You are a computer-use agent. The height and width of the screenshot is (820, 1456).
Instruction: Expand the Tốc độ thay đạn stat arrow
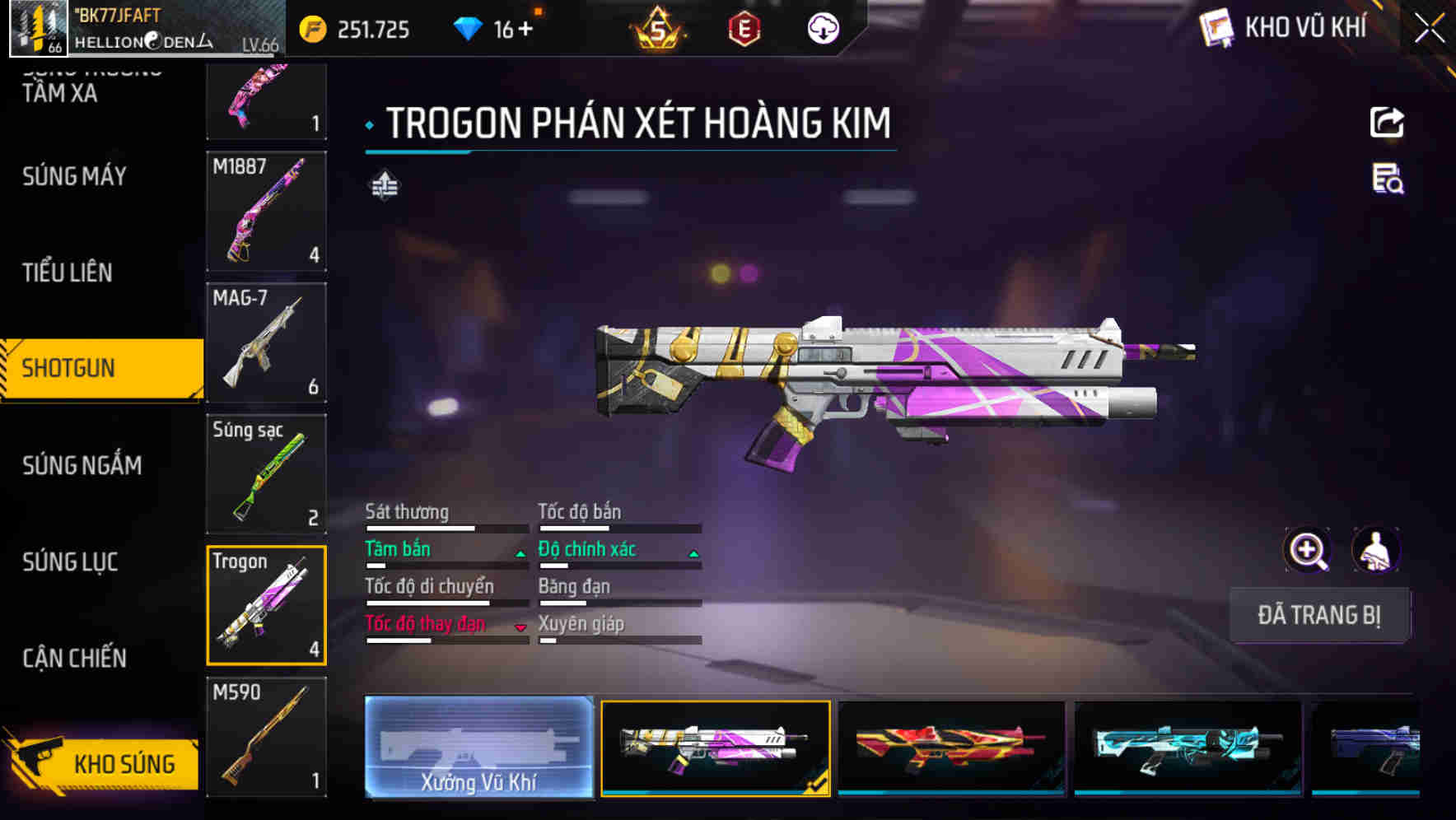[x=520, y=628]
